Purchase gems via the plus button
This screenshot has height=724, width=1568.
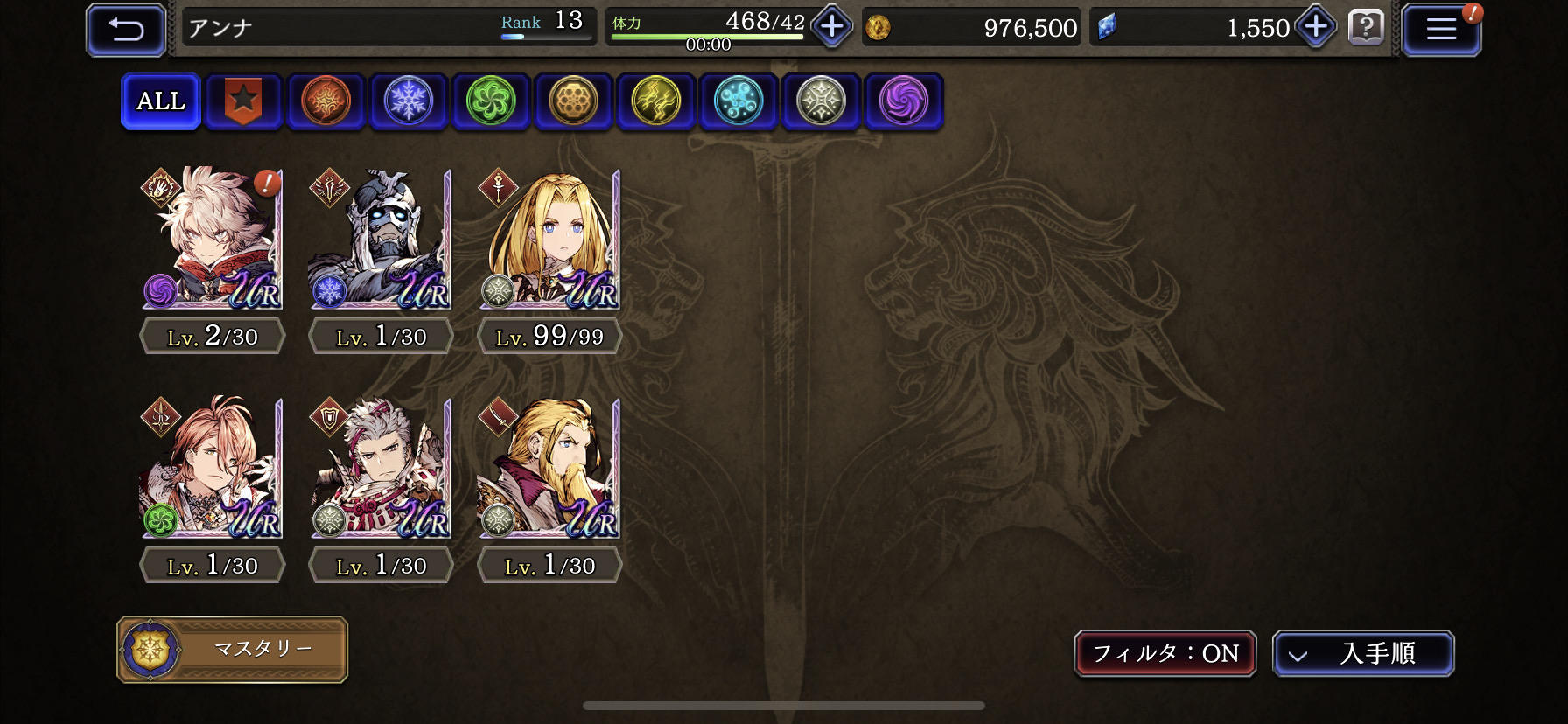pos(1314,27)
